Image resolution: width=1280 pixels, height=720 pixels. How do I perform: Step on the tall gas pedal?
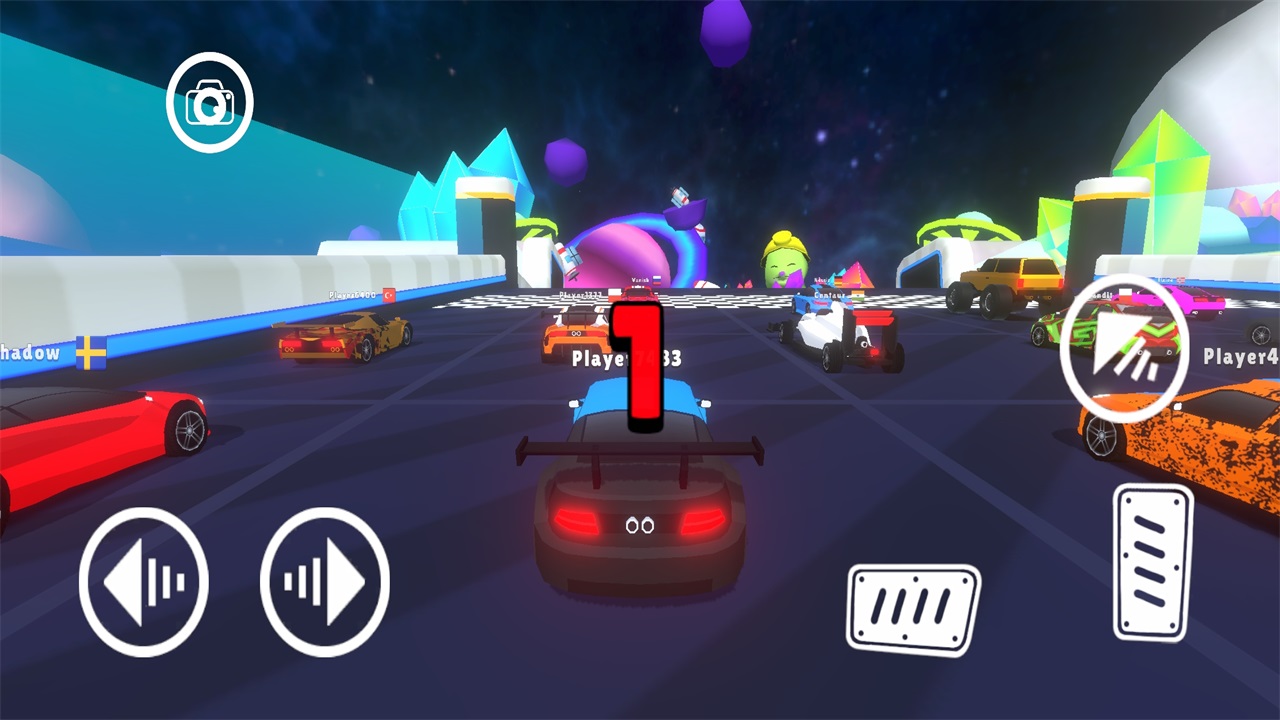click(1153, 562)
